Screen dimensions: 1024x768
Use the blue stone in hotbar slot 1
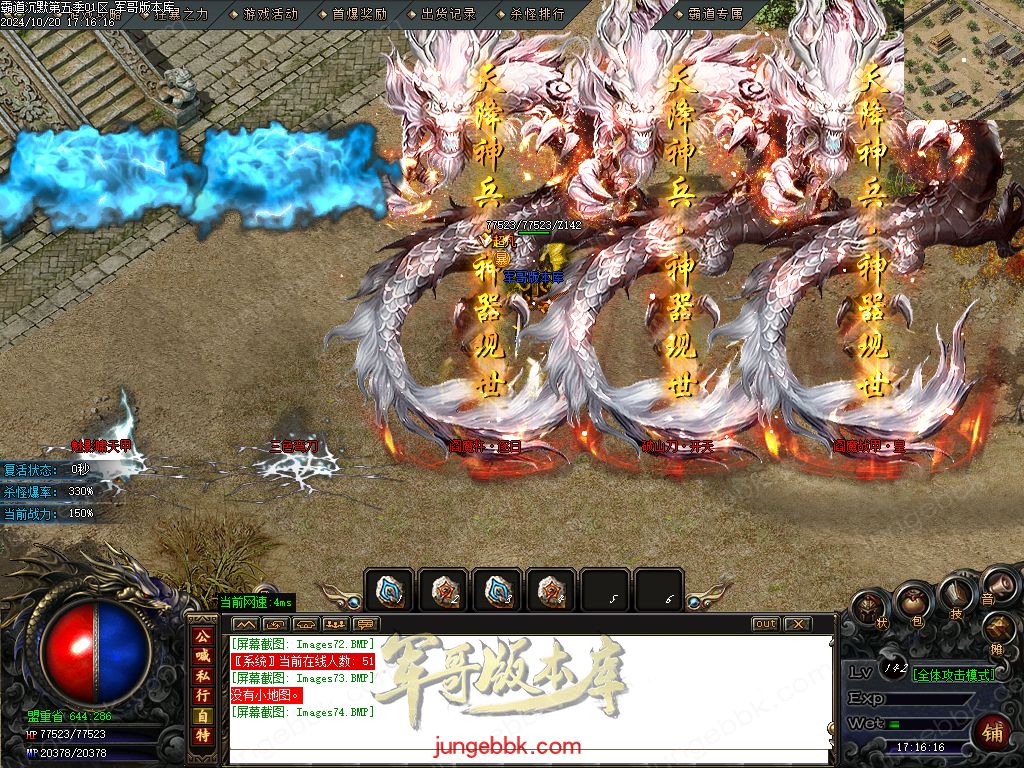[388, 591]
